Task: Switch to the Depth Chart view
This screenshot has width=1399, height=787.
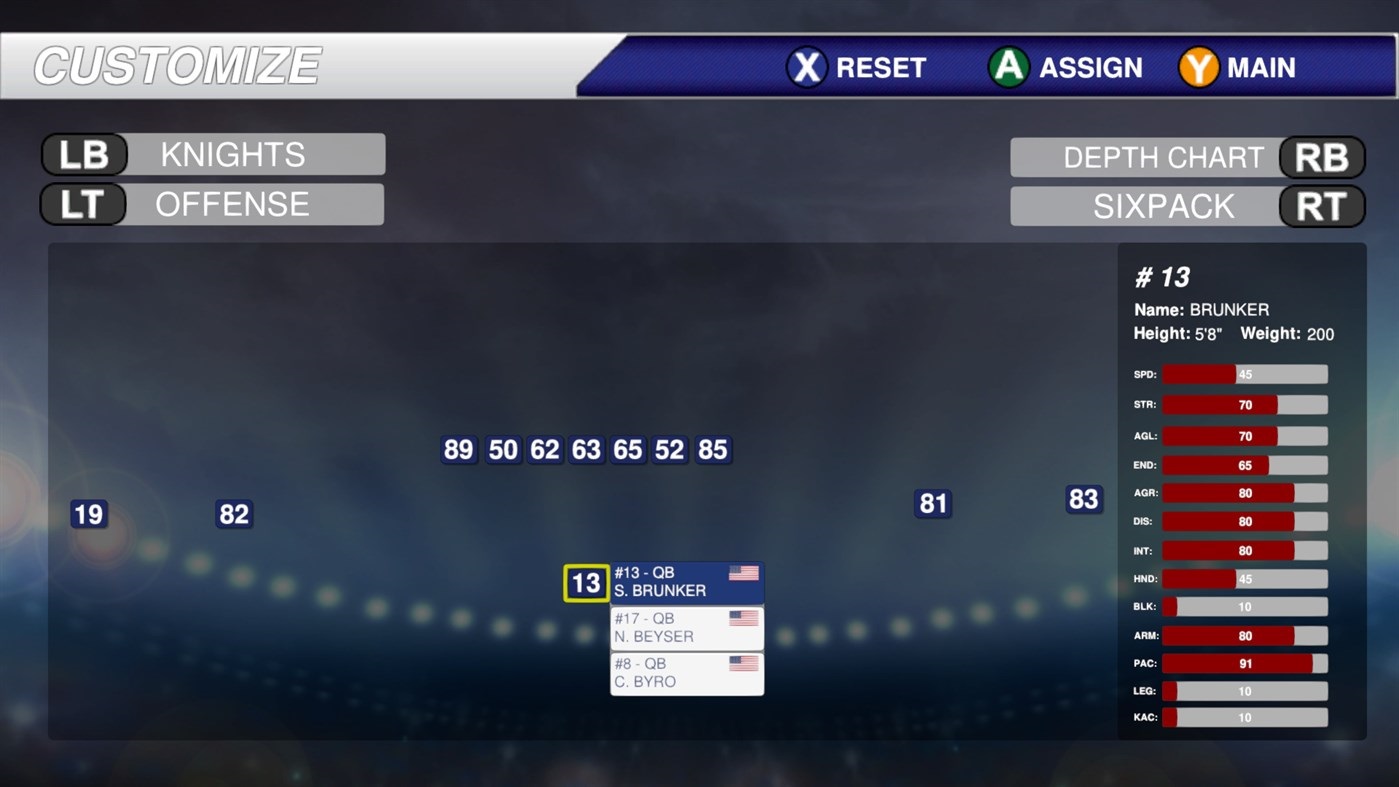Action: [x=1164, y=157]
